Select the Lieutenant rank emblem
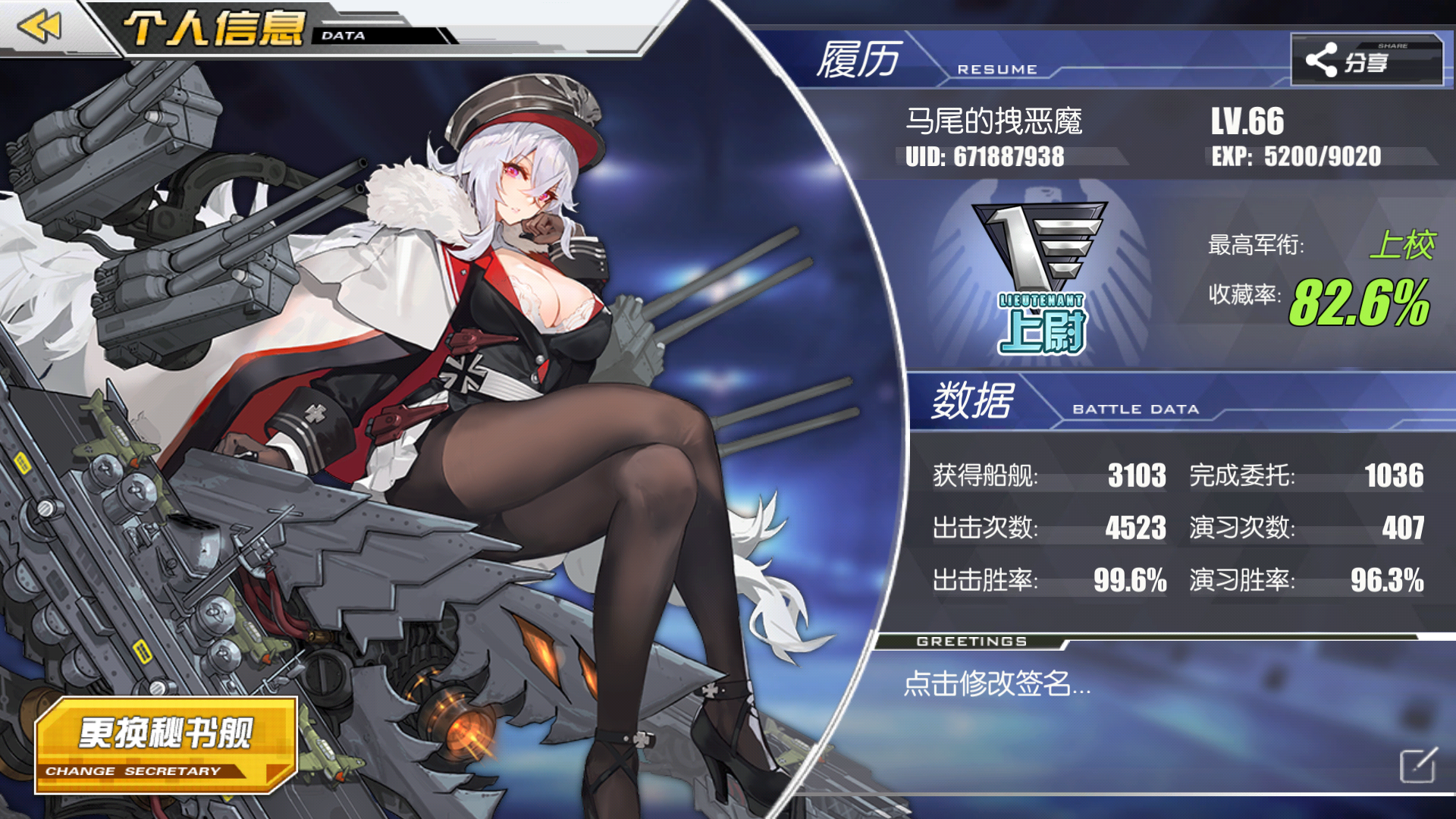 [1041, 278]
